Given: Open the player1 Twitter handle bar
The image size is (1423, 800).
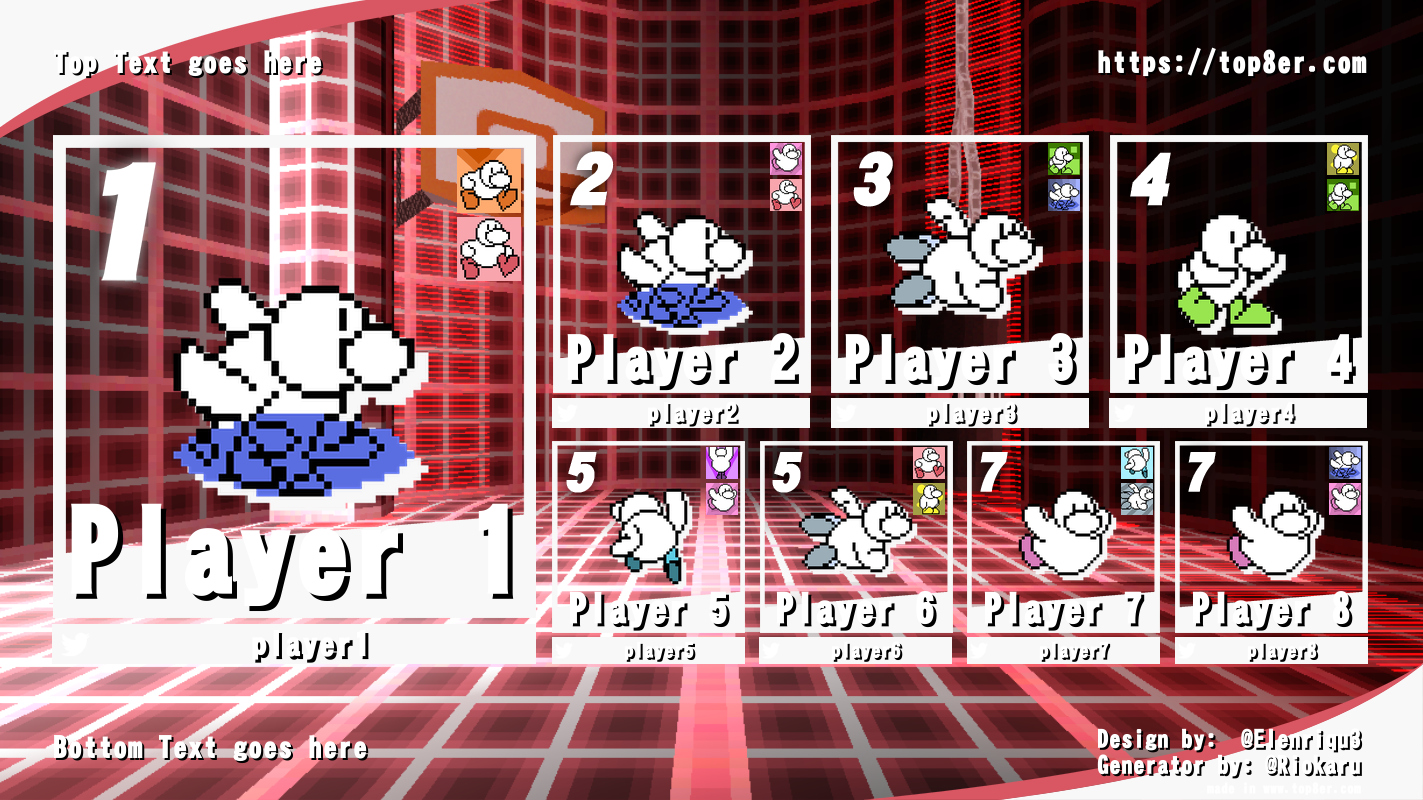Looking at the screenshot, I should [294, 647].
